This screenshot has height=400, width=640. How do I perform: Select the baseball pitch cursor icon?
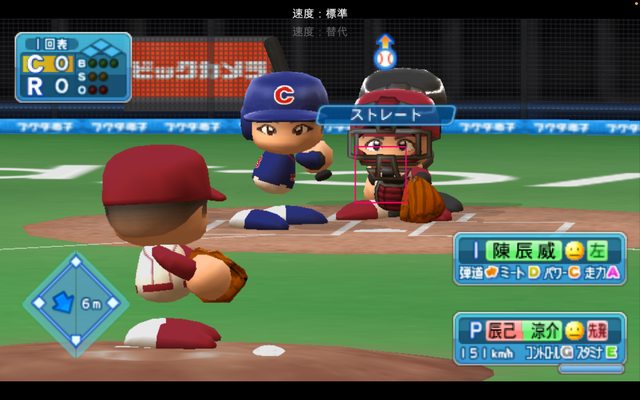coord(385,57)
